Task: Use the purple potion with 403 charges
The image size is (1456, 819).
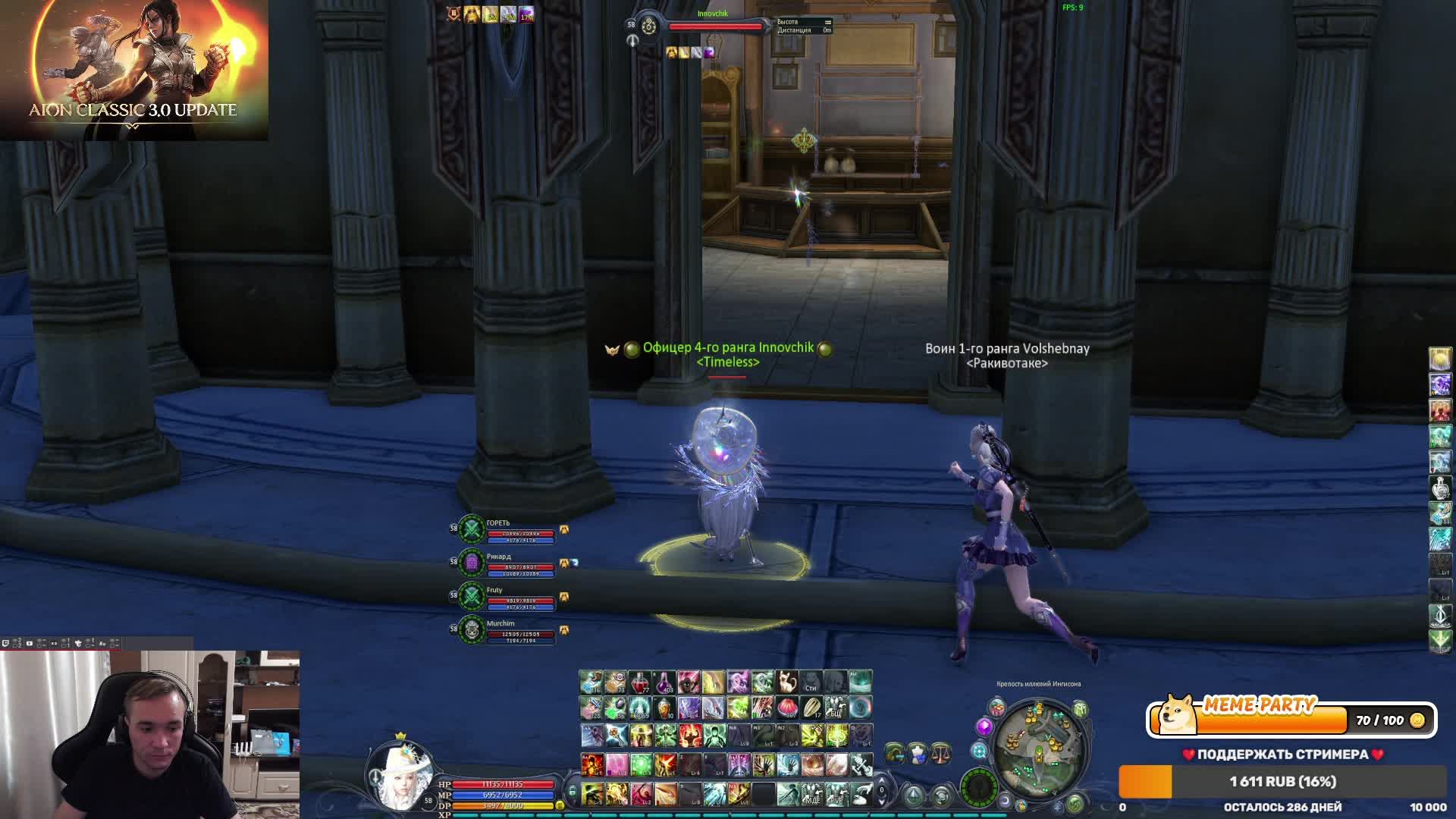Action: click(664, 682)
